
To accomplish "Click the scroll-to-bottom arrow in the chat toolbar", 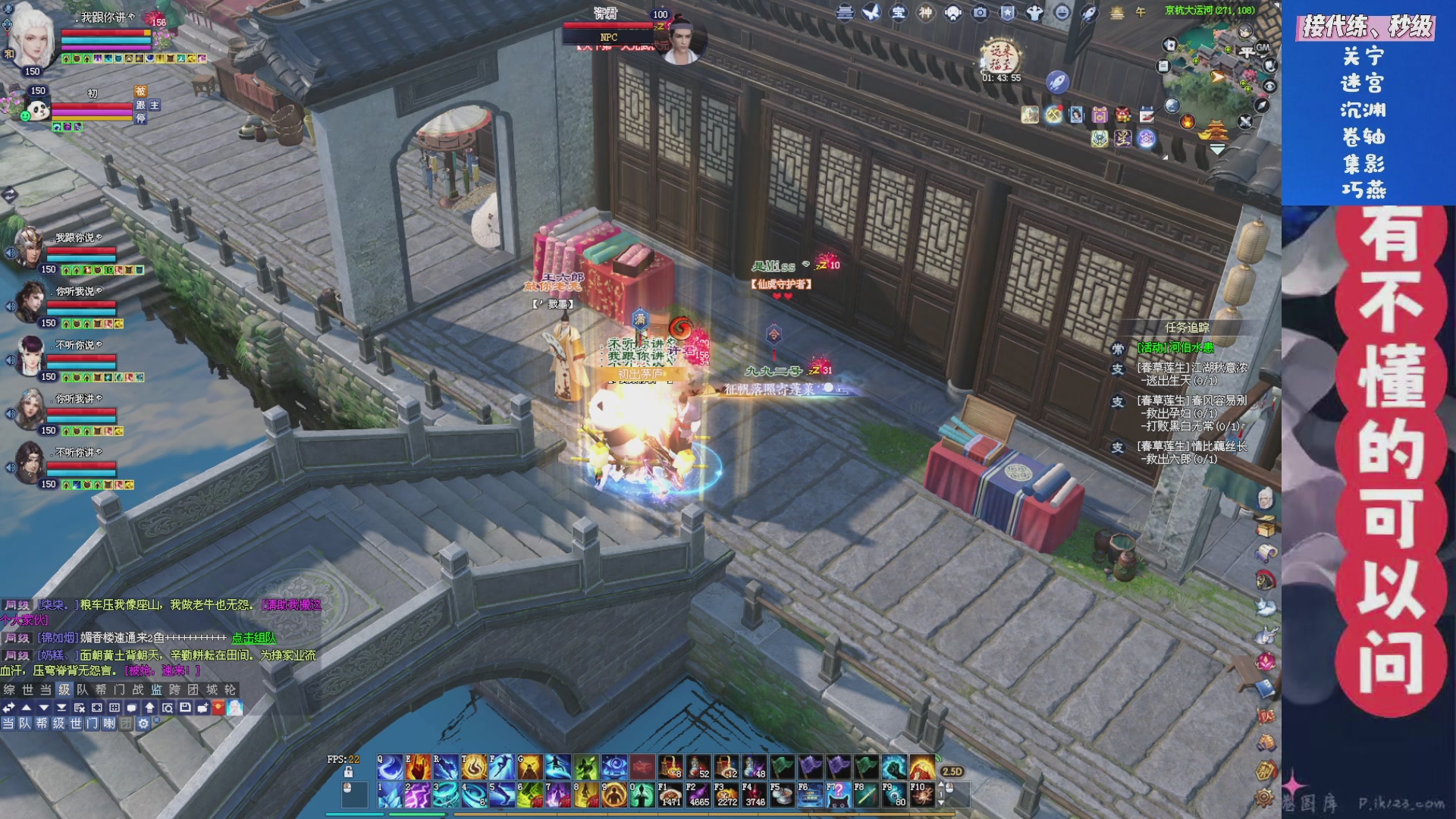I will click(61, 707).
